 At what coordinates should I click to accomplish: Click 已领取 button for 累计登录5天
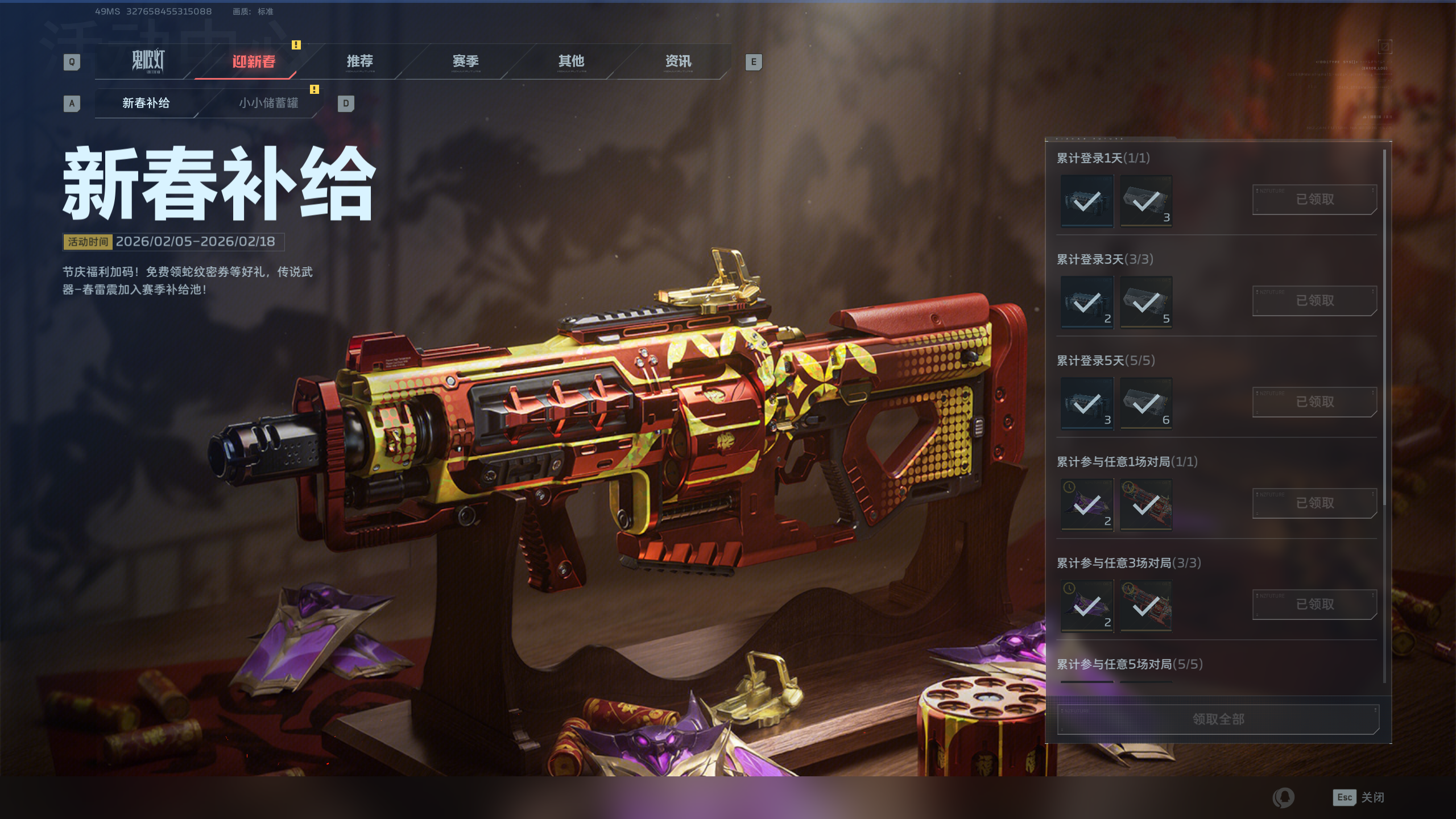tap(1314, 402)
